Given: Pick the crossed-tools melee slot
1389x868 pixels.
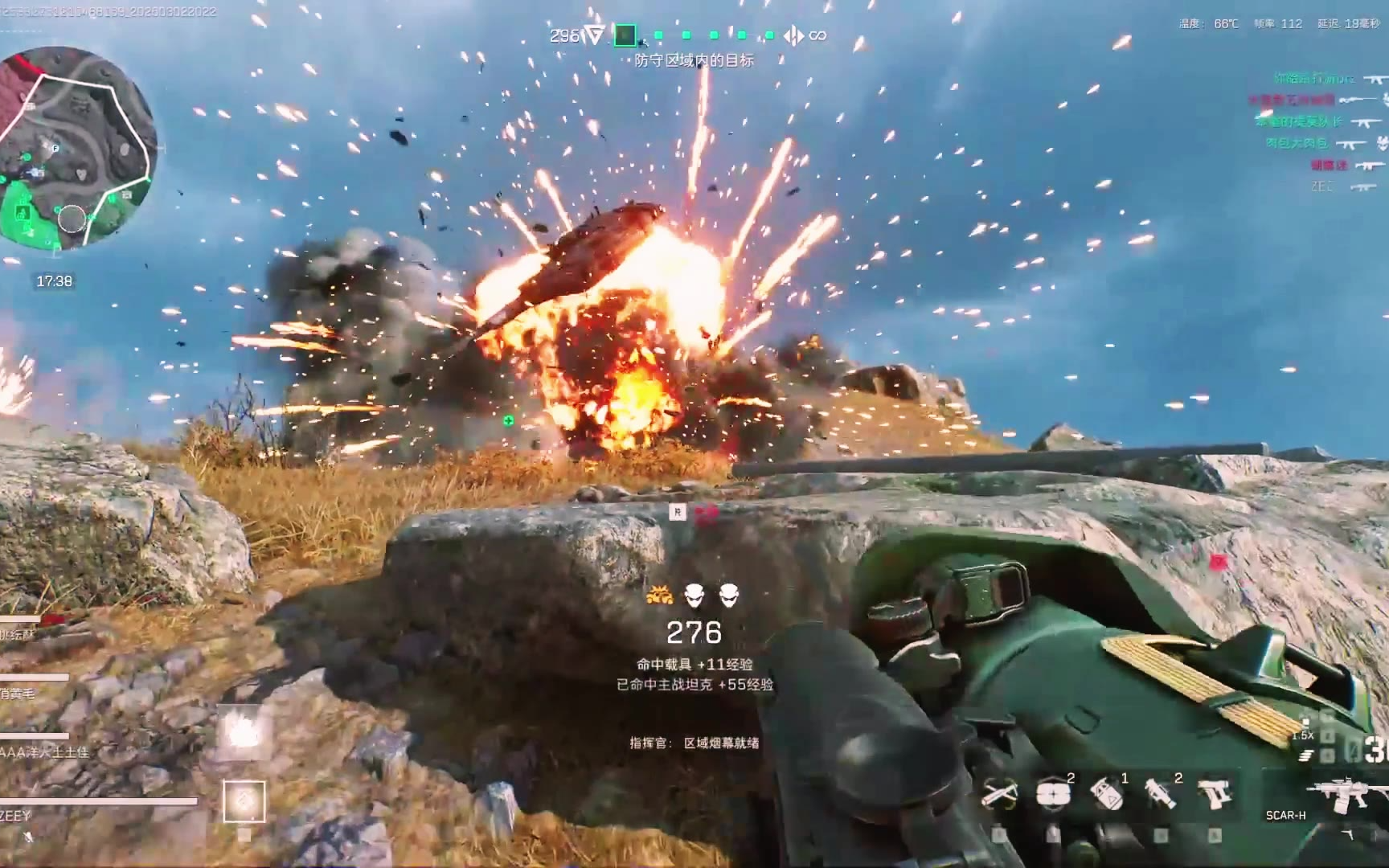Looking at the screenshot, I should click(x=999, y=794).
